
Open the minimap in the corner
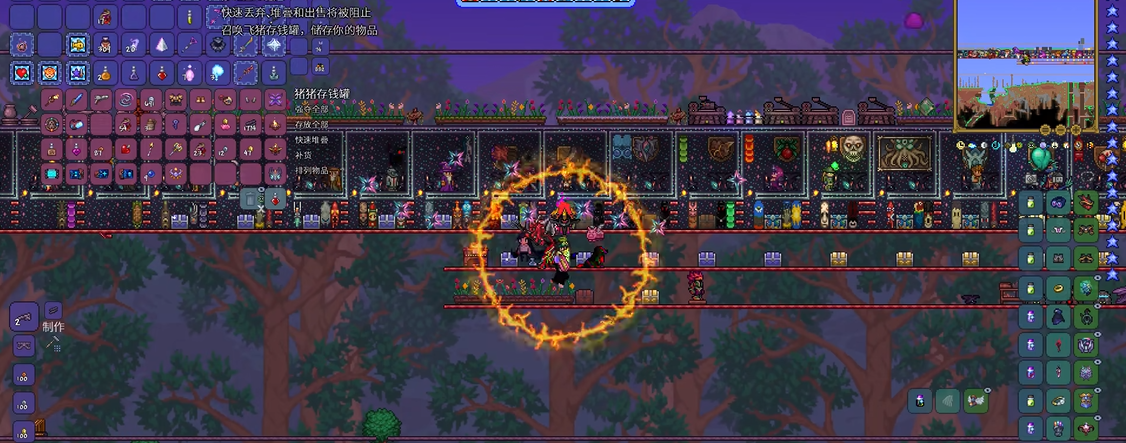[1026, 63]
